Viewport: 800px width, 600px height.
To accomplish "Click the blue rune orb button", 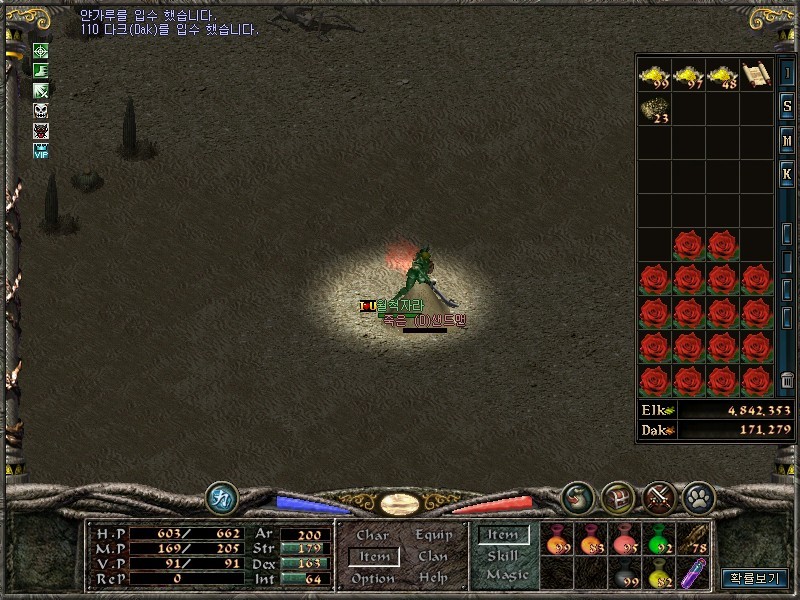I will tap(221, 497).
